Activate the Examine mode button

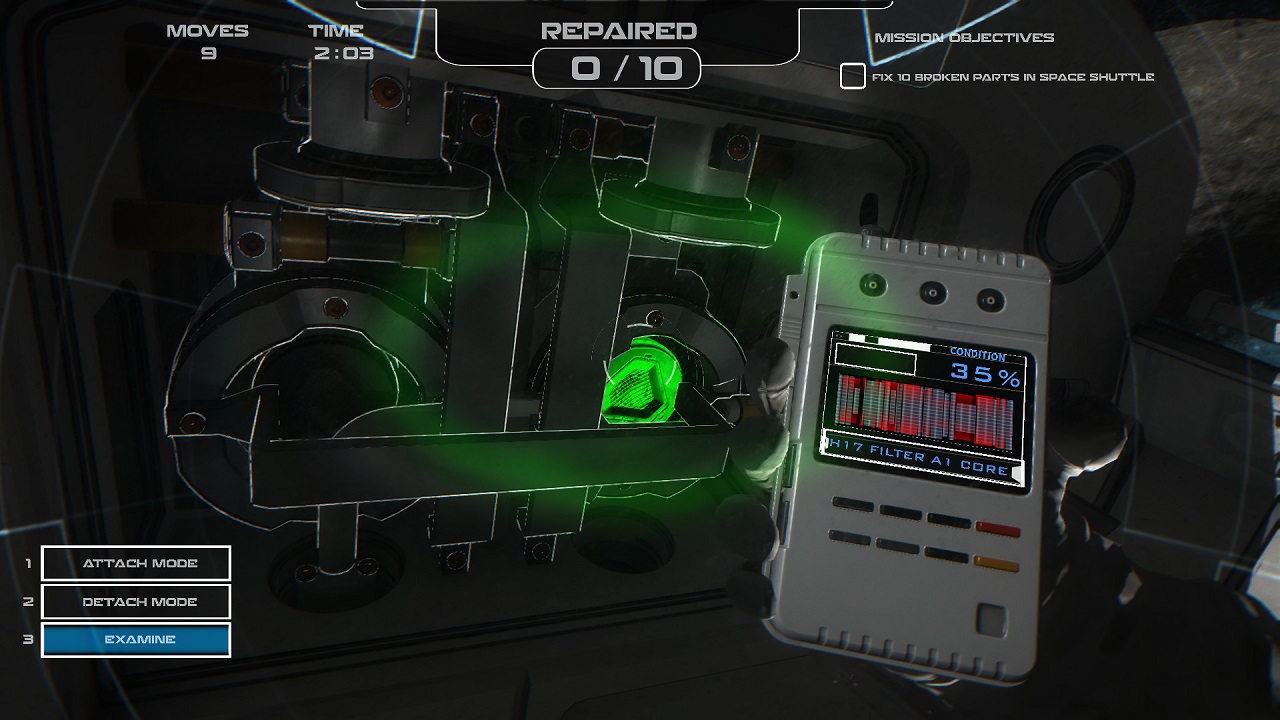136,640
